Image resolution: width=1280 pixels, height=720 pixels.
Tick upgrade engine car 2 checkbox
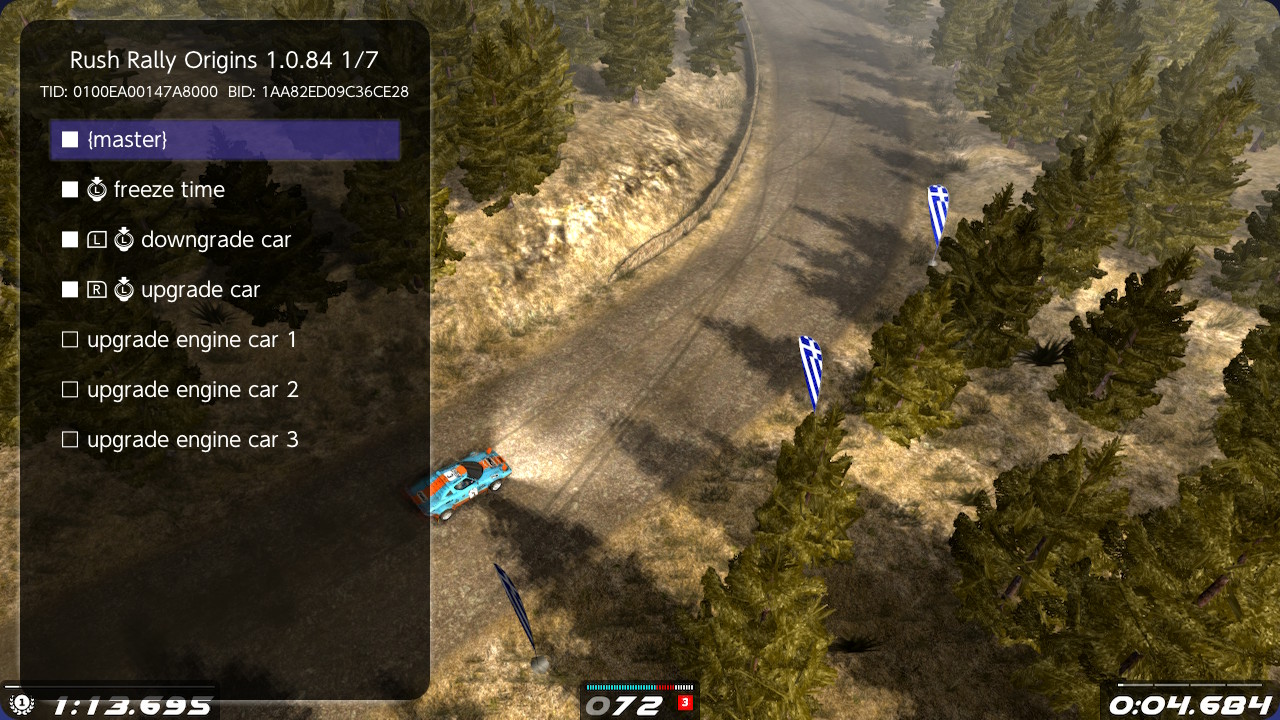70,389
